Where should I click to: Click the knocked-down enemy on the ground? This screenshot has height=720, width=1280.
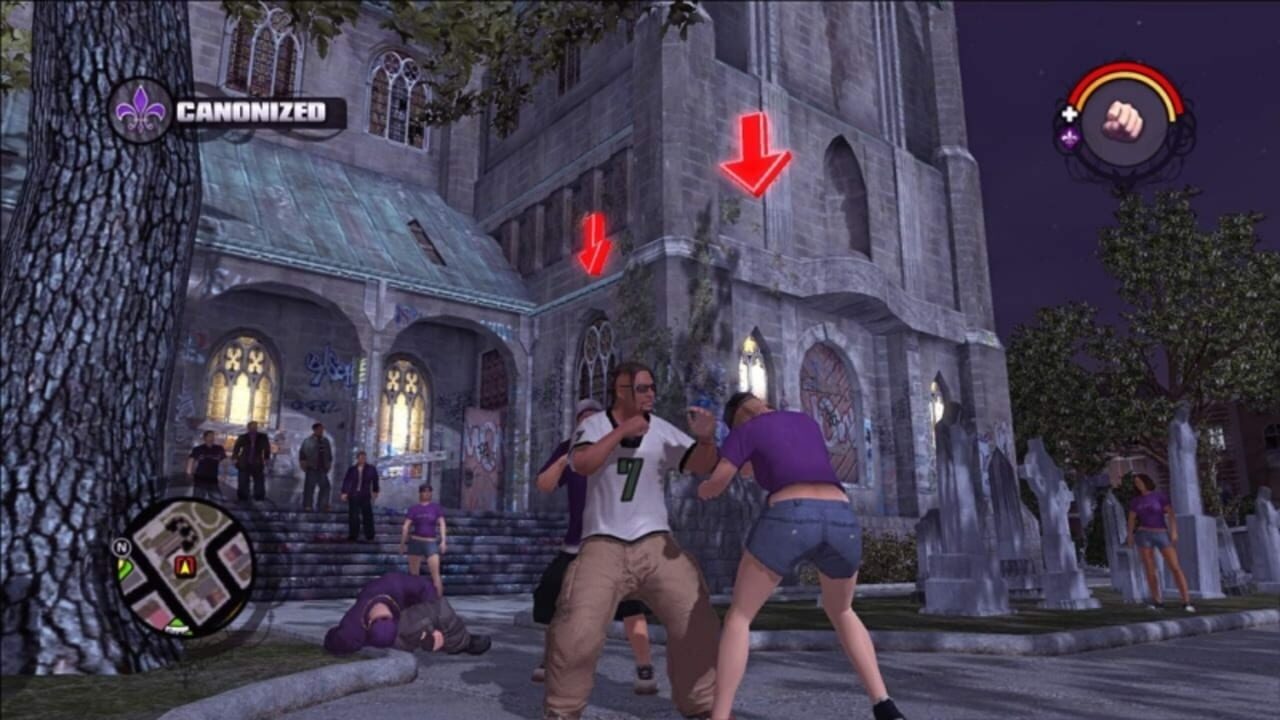(400, 615)
